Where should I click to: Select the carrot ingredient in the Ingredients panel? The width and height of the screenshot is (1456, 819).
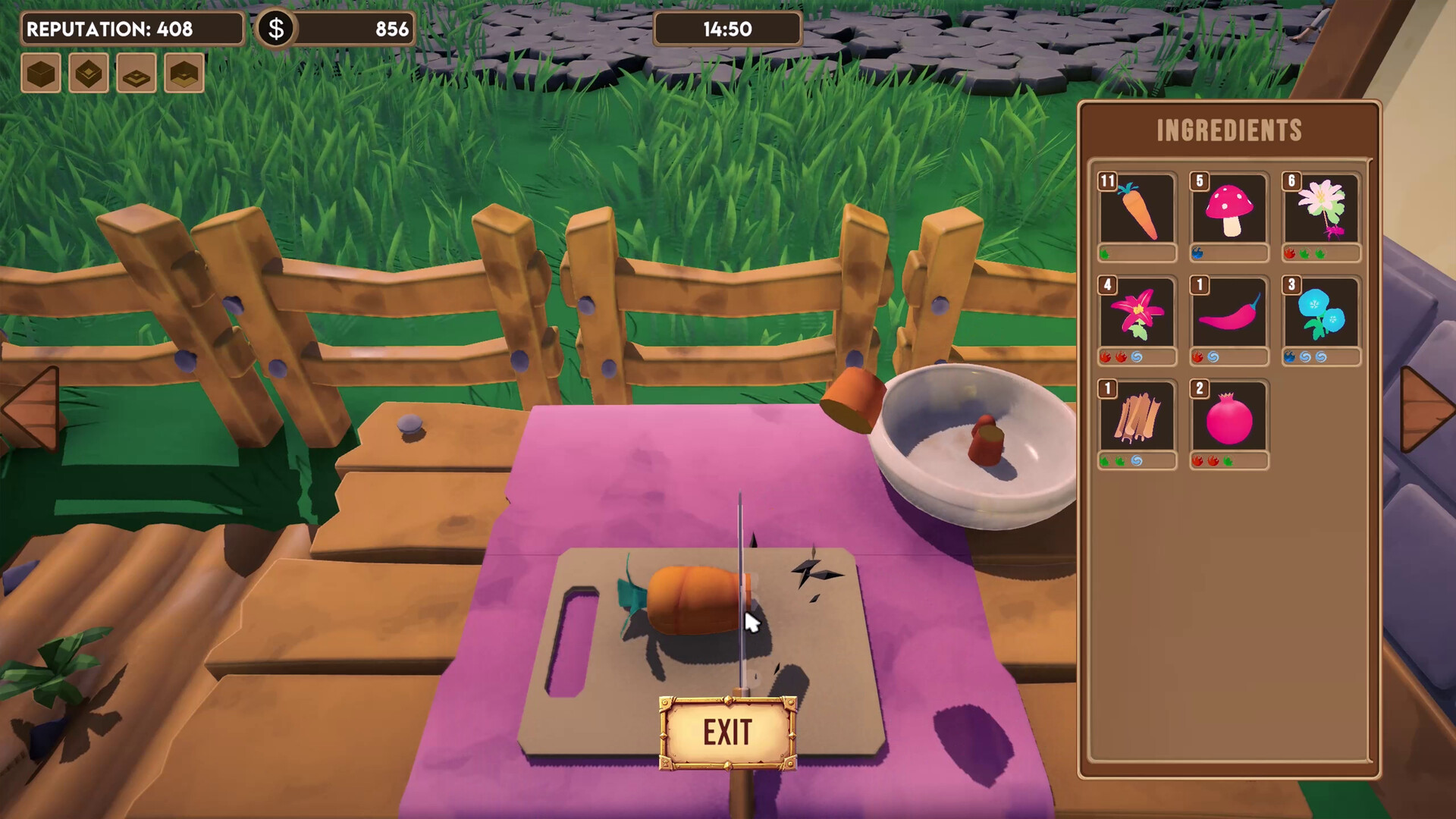pos(1137,212)
